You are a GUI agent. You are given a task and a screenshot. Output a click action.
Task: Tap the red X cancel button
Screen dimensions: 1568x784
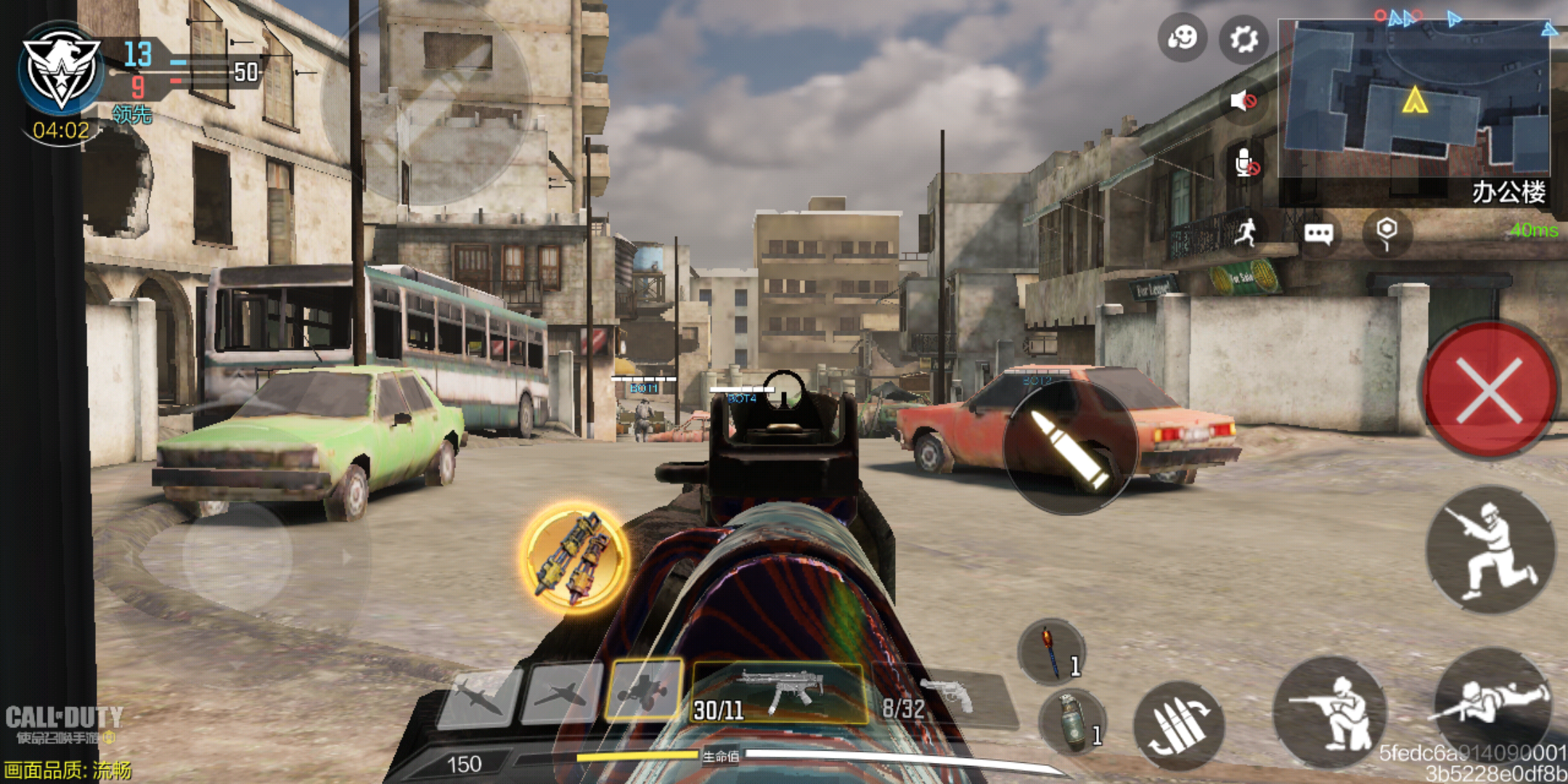(x=1489, y=391)
